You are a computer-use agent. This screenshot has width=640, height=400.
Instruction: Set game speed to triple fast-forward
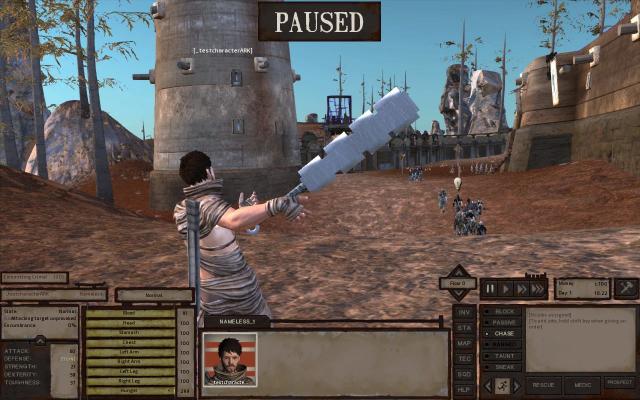pyautogui.click(x=539, y=288)
